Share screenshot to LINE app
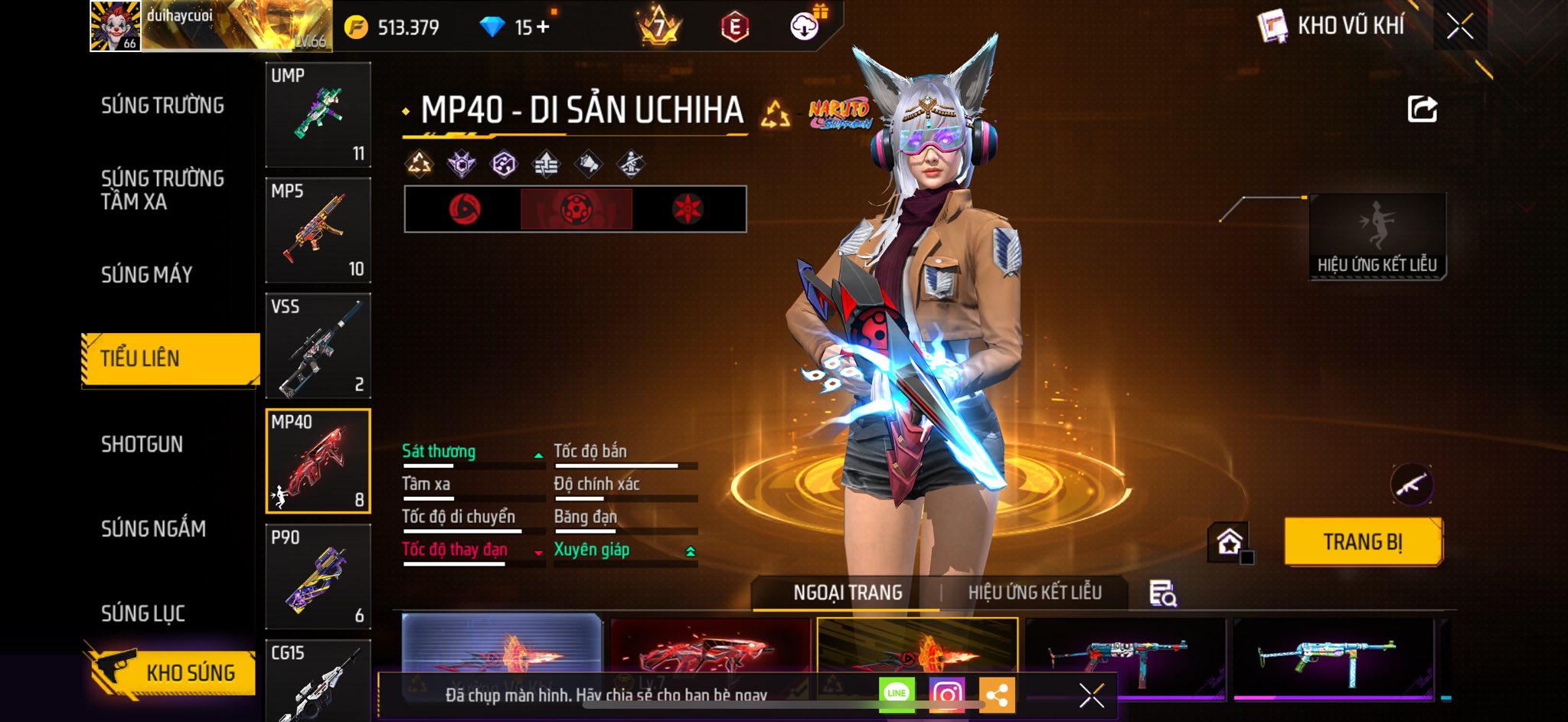This screenshot has height=722, width=1568. pyautogui.click(x=897, y=694)
